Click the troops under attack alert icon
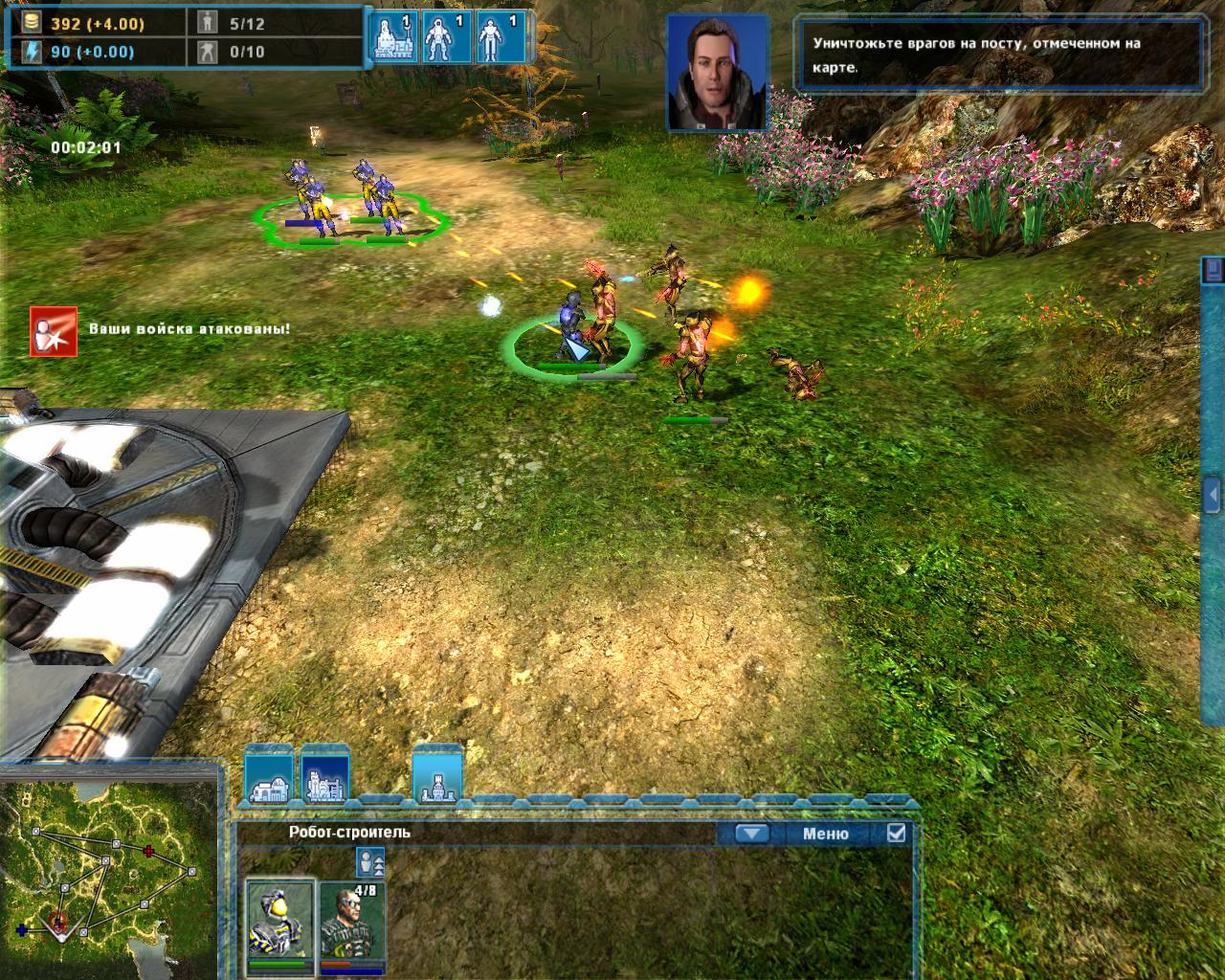This screenshot has width=1225, height=980. pyautogui.click(x=54, y=331)
